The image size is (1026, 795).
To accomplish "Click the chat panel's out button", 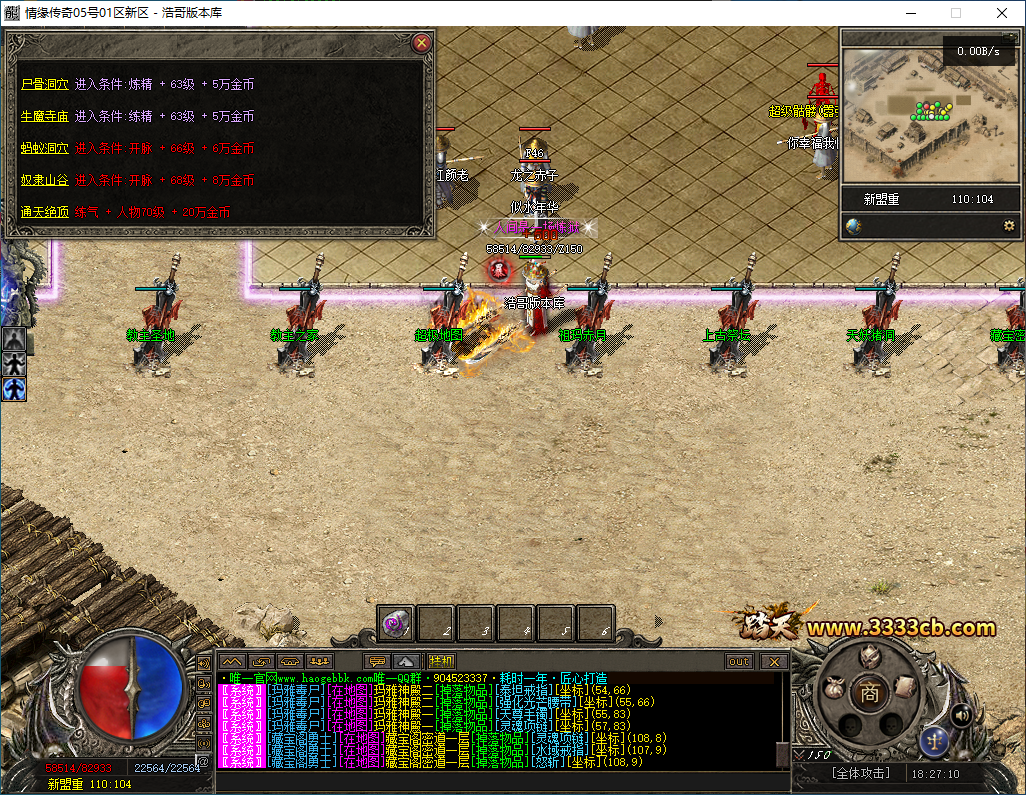I will pos(739,661).
